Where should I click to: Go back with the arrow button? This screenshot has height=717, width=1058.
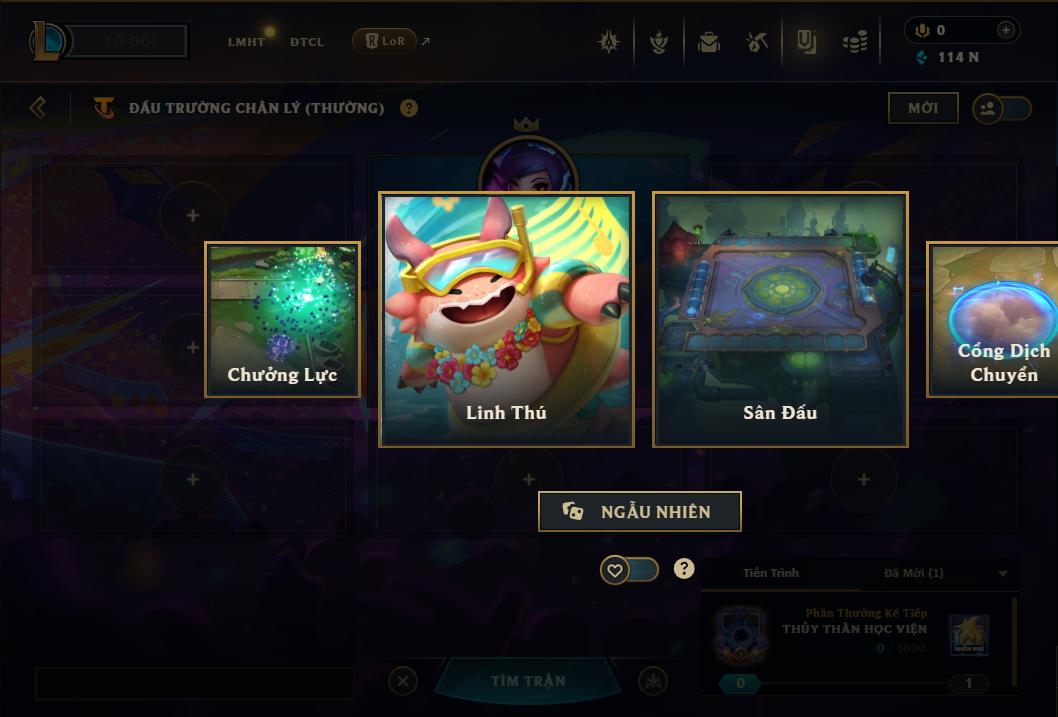tap(38, 107)
